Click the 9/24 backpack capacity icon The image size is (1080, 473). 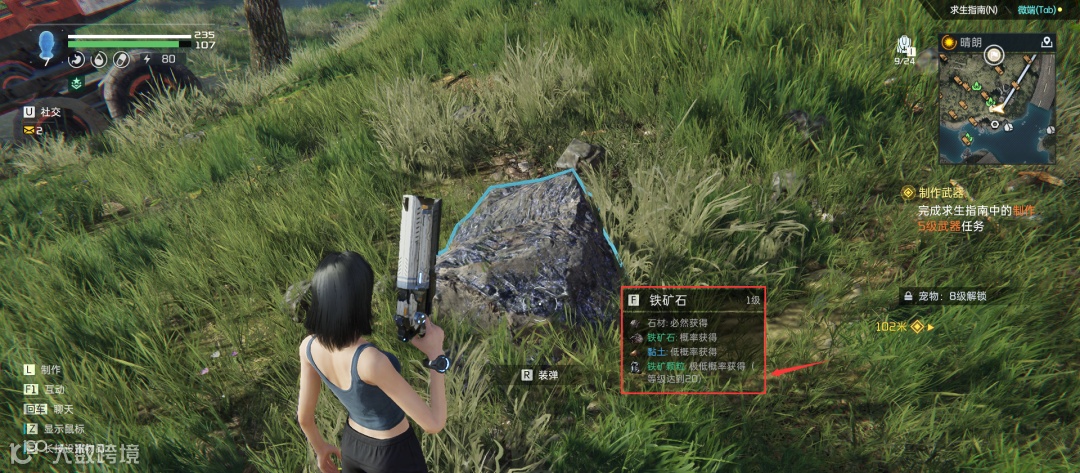pyautogui.click(x=904, y=47)
